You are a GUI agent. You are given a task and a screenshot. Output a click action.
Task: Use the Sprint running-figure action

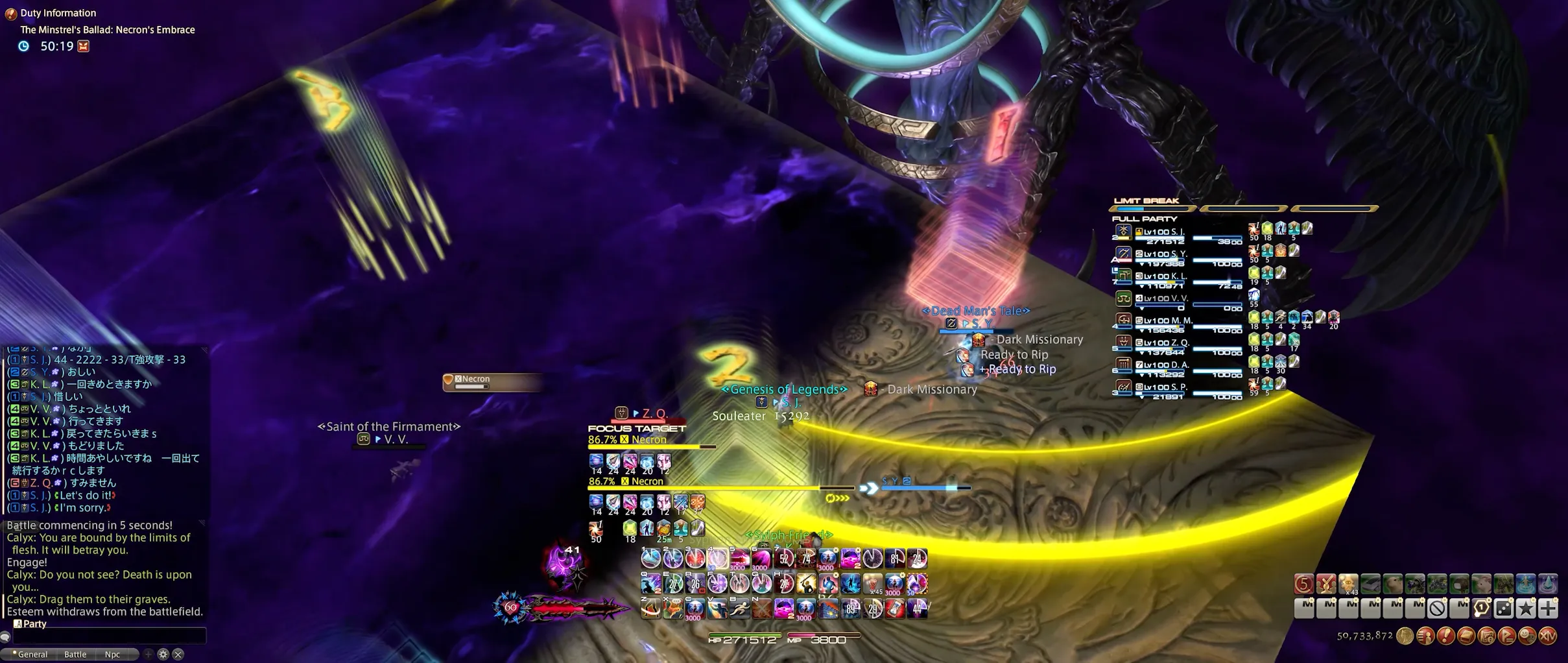pyautogui.click(x=739, y=609)
